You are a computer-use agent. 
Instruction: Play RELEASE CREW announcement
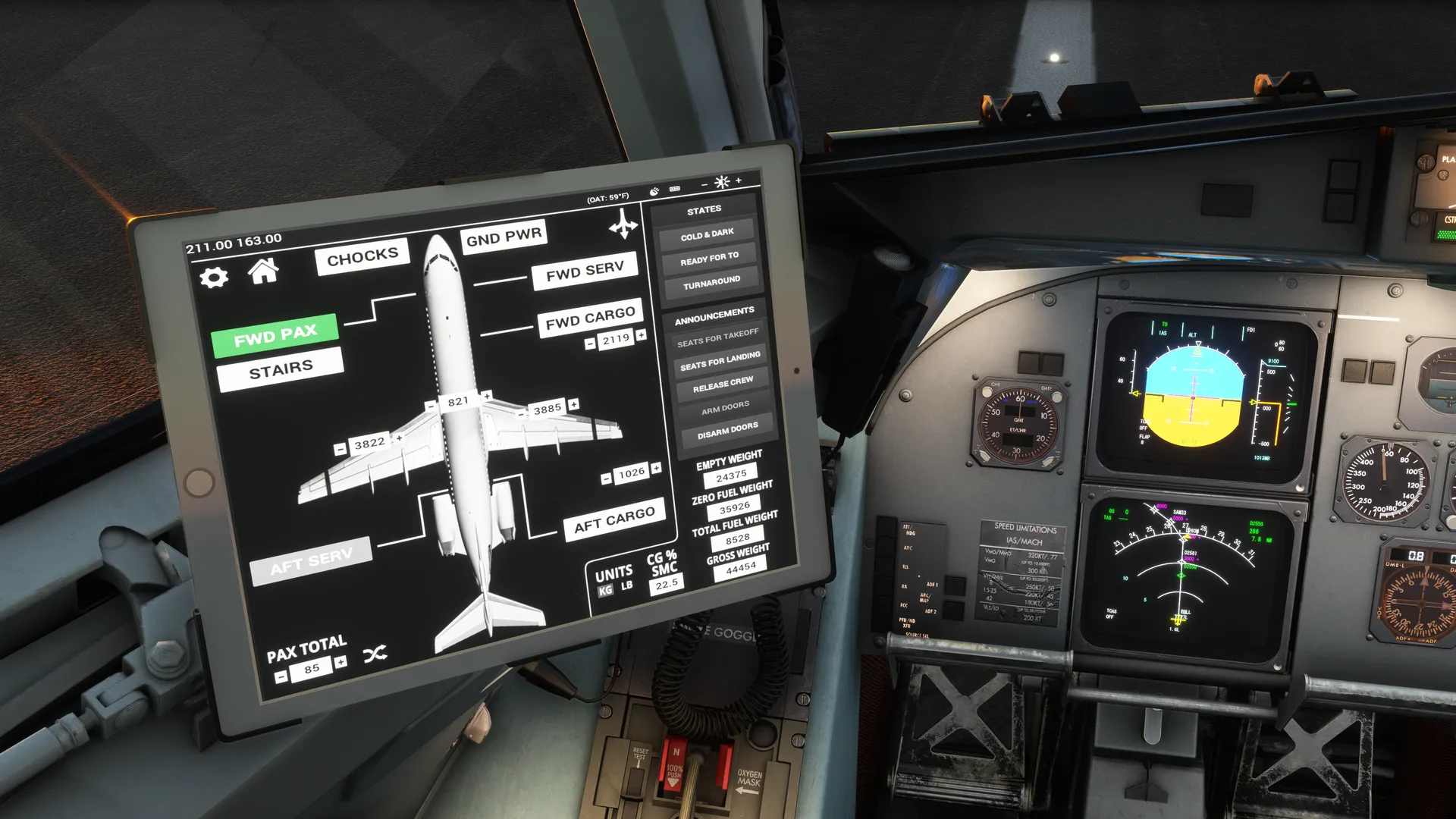coord(723,384)
